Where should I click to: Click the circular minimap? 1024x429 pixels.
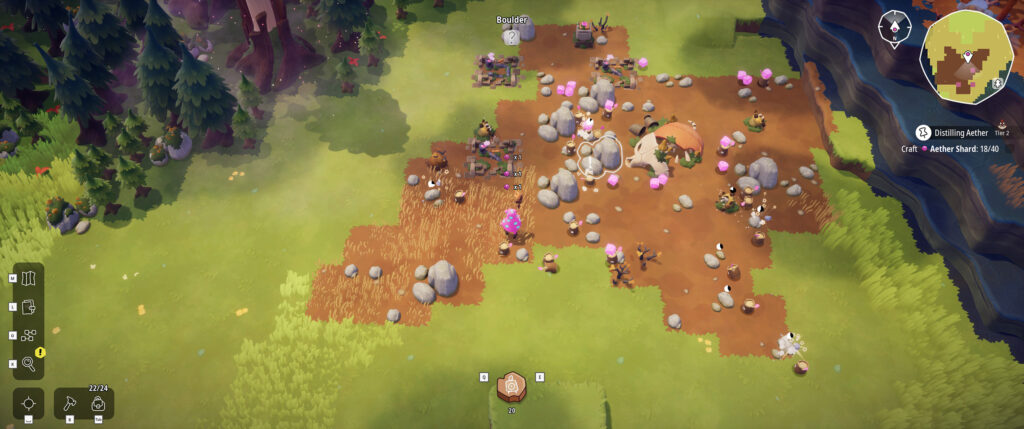tap(965, 56)
